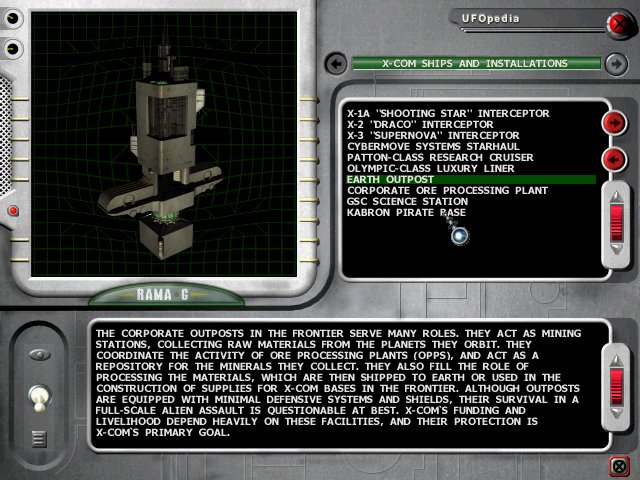Open the X-3 "Supernova" Interceptor entry

click(x=433, y=135)
